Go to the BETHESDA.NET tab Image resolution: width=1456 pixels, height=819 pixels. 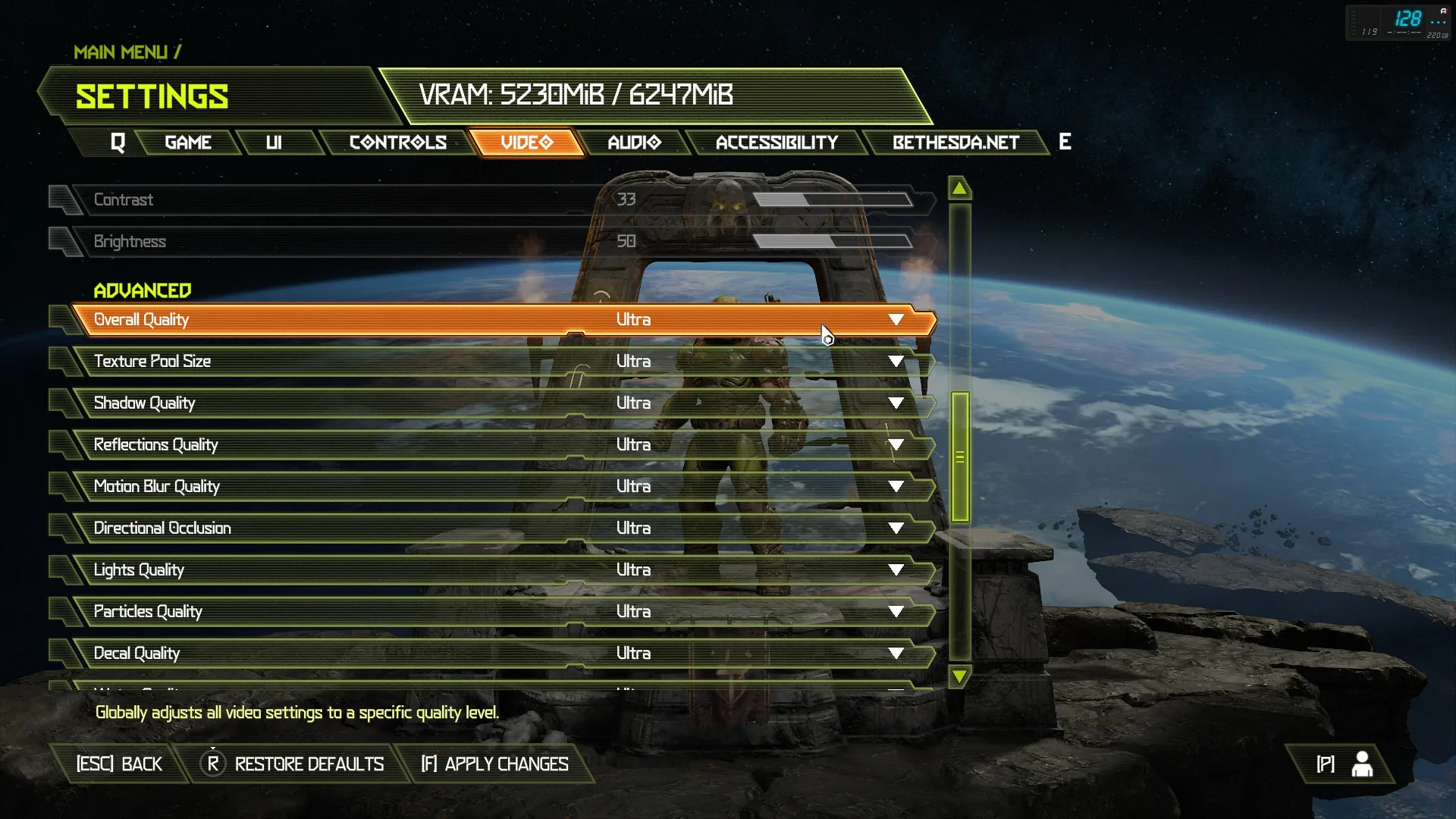point(954,142)
